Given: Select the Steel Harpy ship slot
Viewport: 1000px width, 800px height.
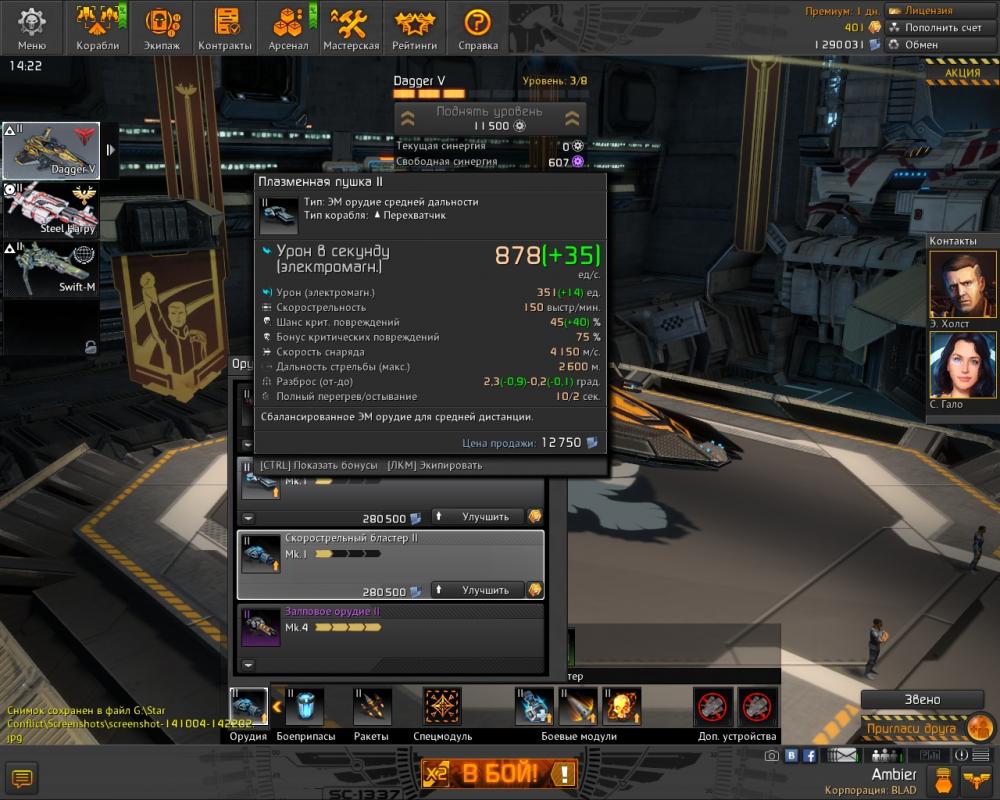Looking at the screenshot, I should click(51, 210).
